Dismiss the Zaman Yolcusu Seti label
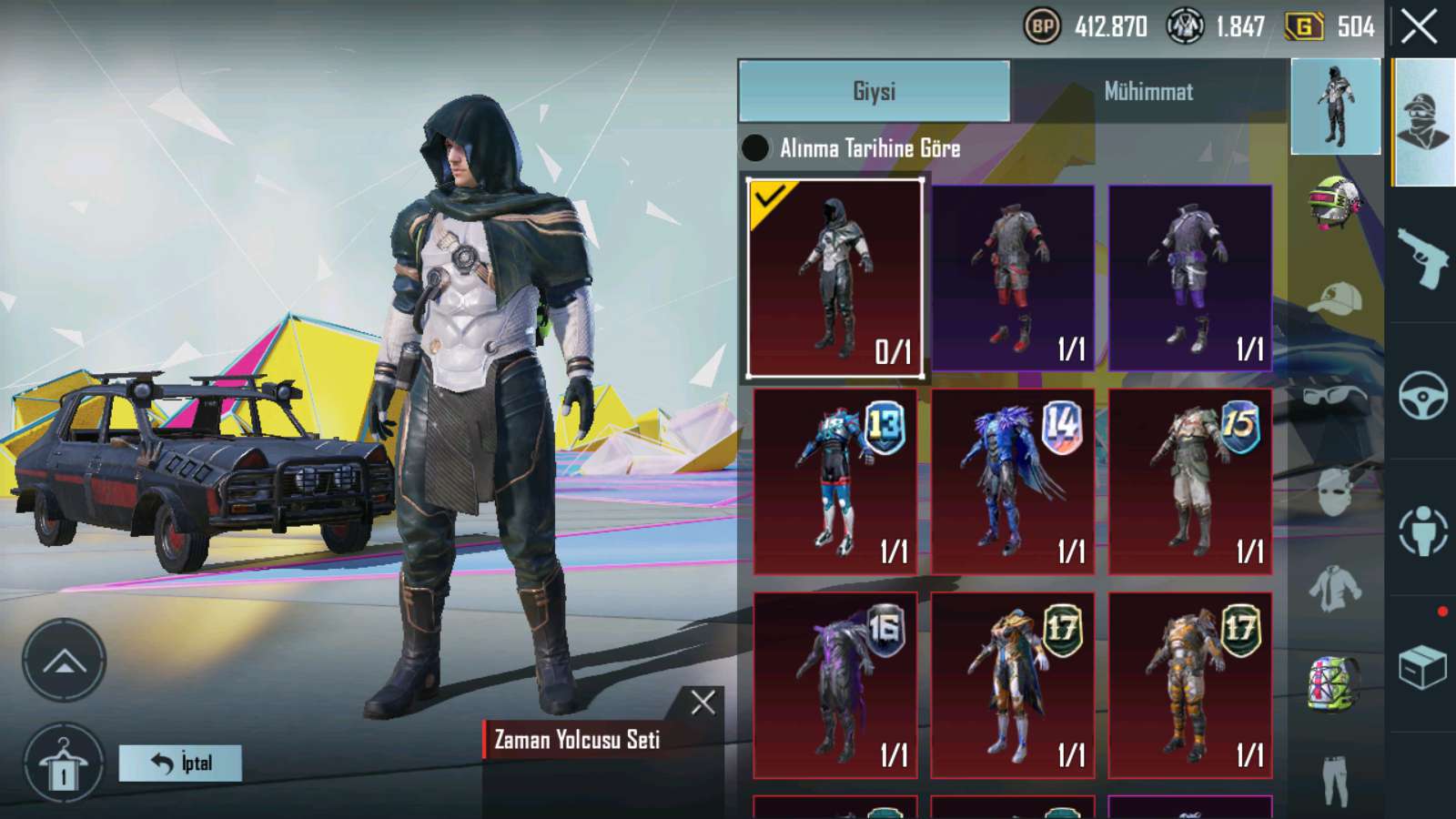Image resolution: width=1456 pixels, height=819 pixels. [703, 702]
